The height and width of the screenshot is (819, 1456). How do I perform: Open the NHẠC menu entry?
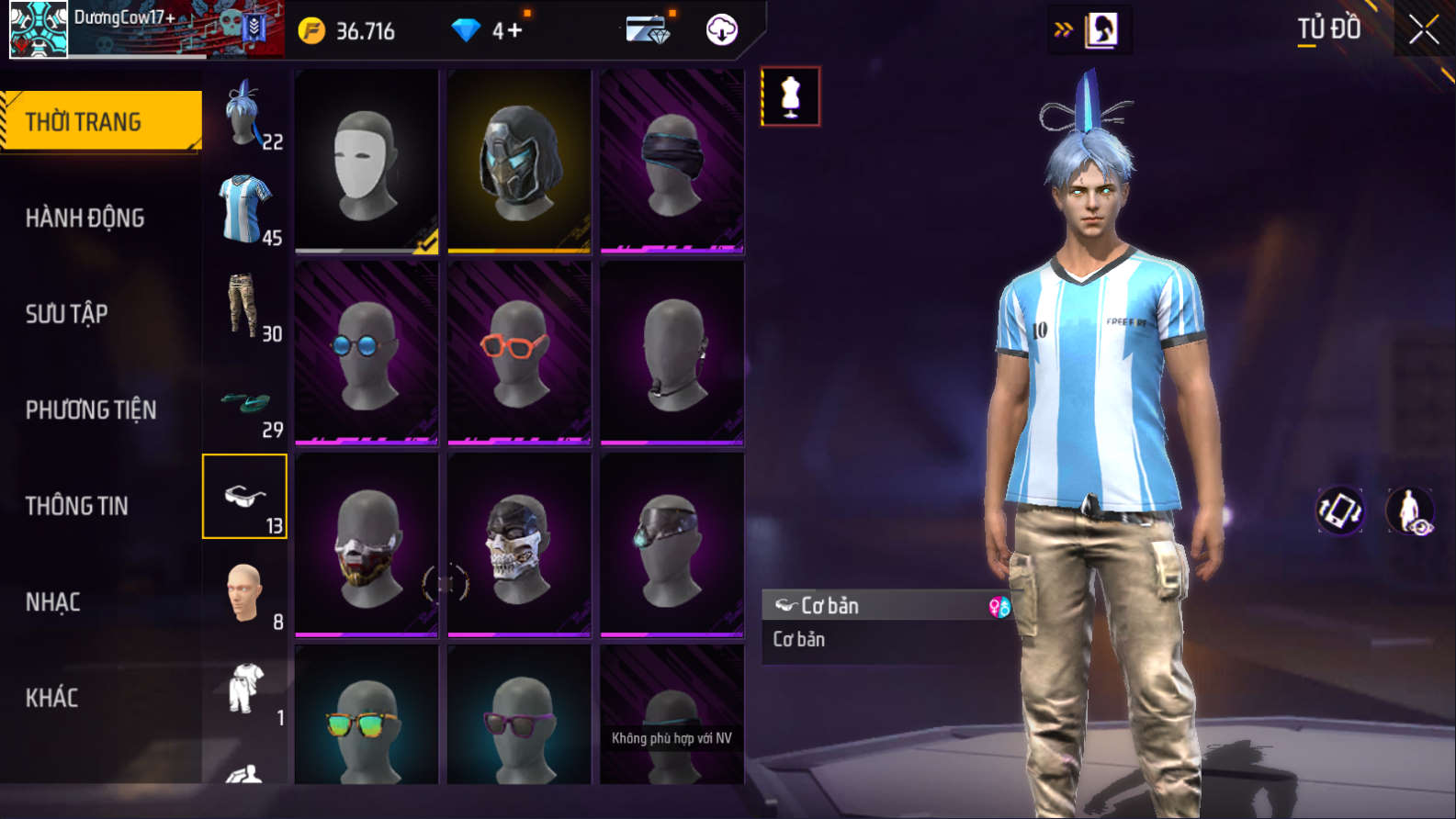tap(53, 602)
